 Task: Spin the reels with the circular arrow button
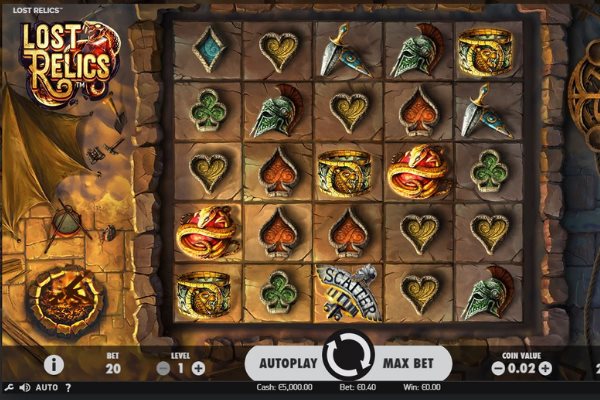click(x=348, y=358)
